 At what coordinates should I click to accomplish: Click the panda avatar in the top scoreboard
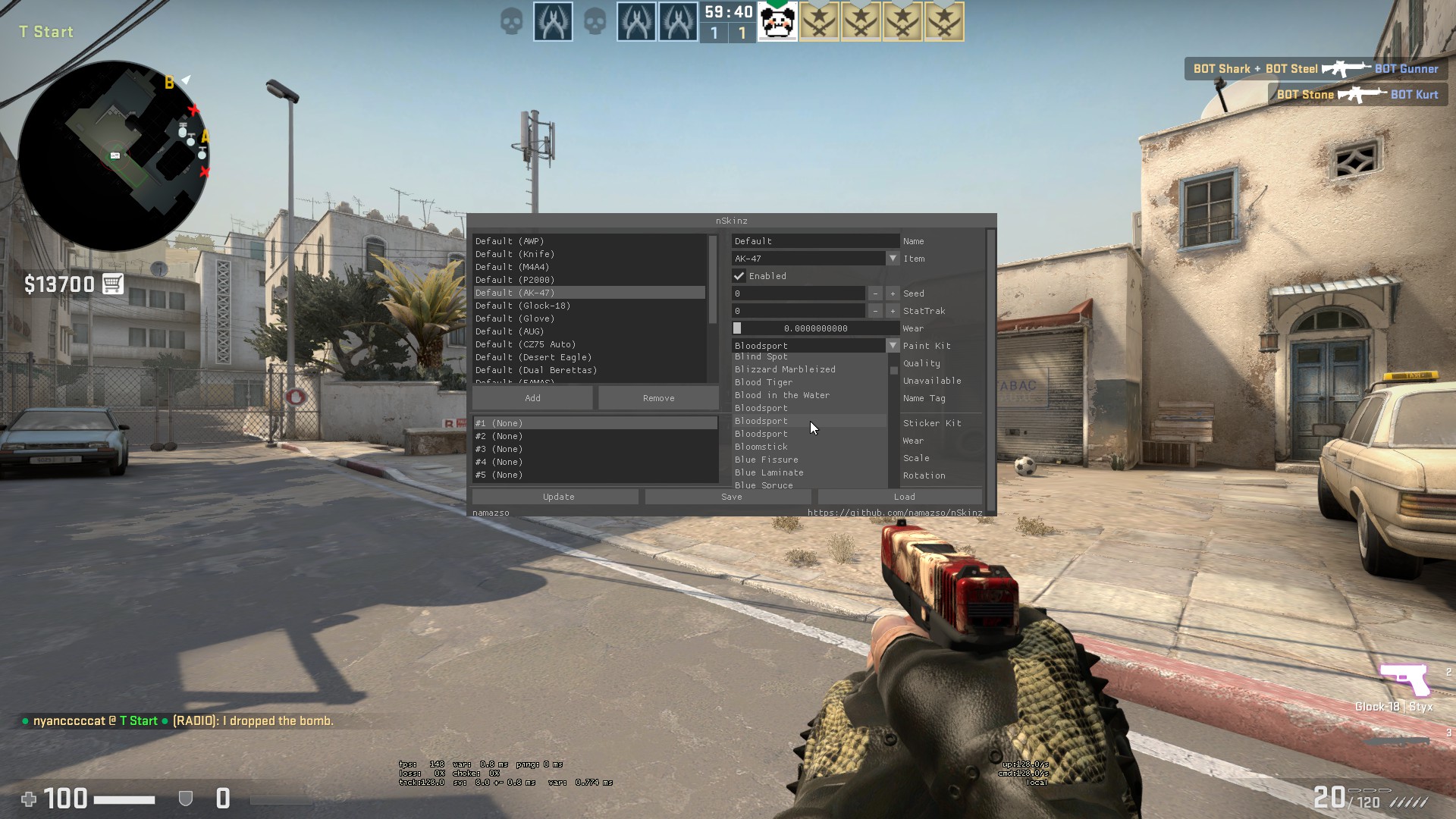coord(778,20)
